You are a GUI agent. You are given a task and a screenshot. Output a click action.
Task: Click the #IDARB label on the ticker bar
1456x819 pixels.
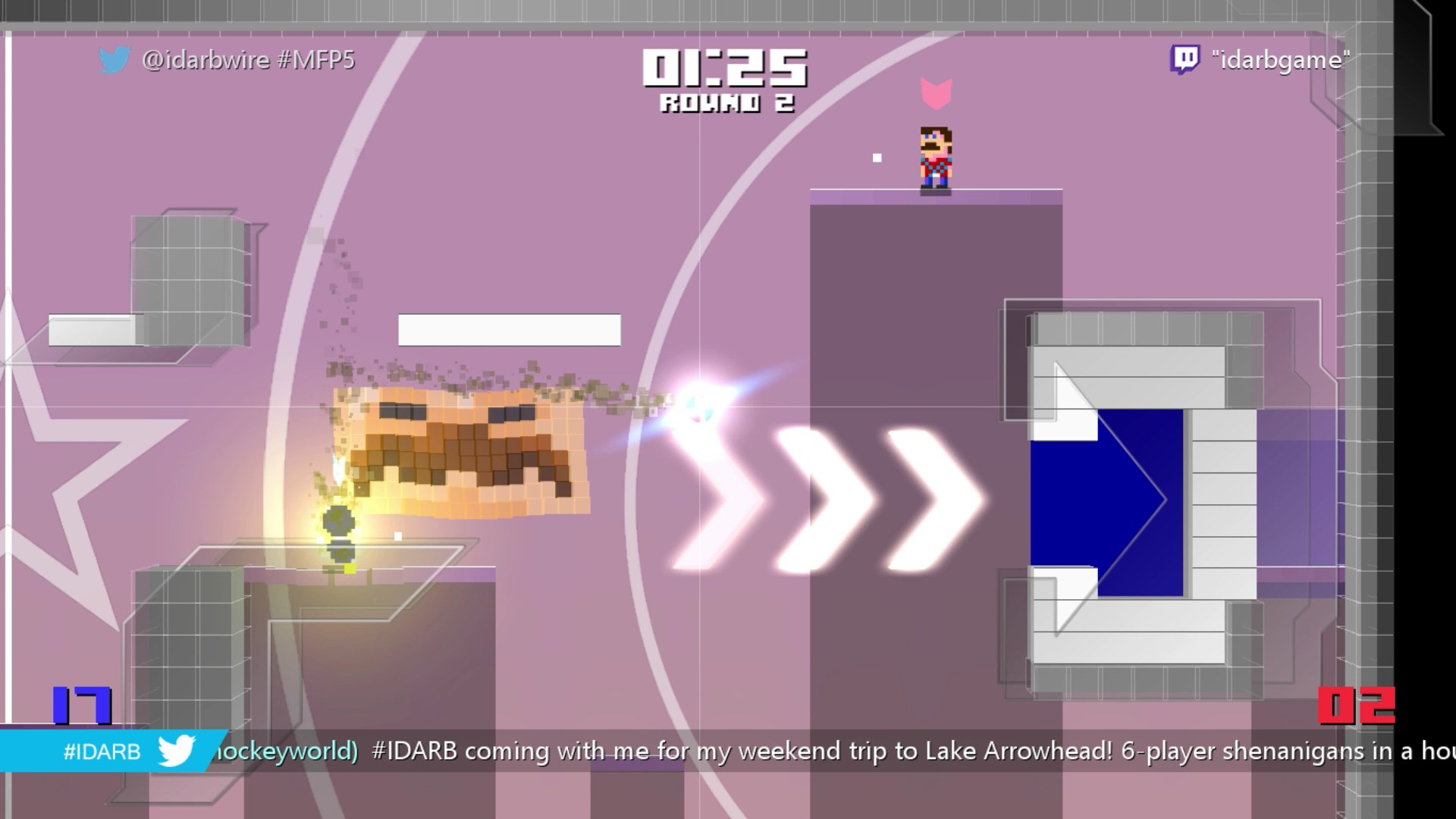[103, 752]
